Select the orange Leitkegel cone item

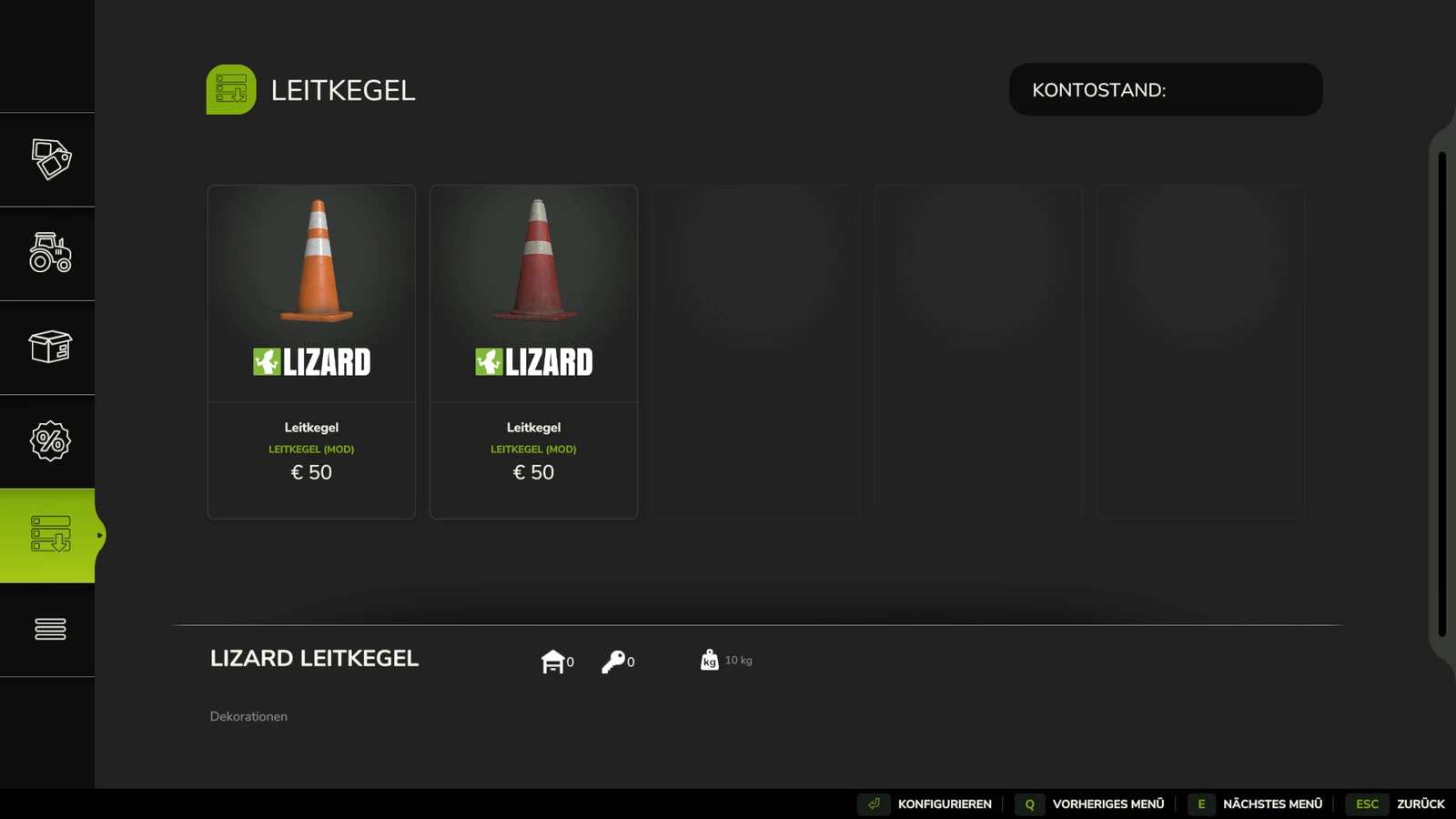311,351
